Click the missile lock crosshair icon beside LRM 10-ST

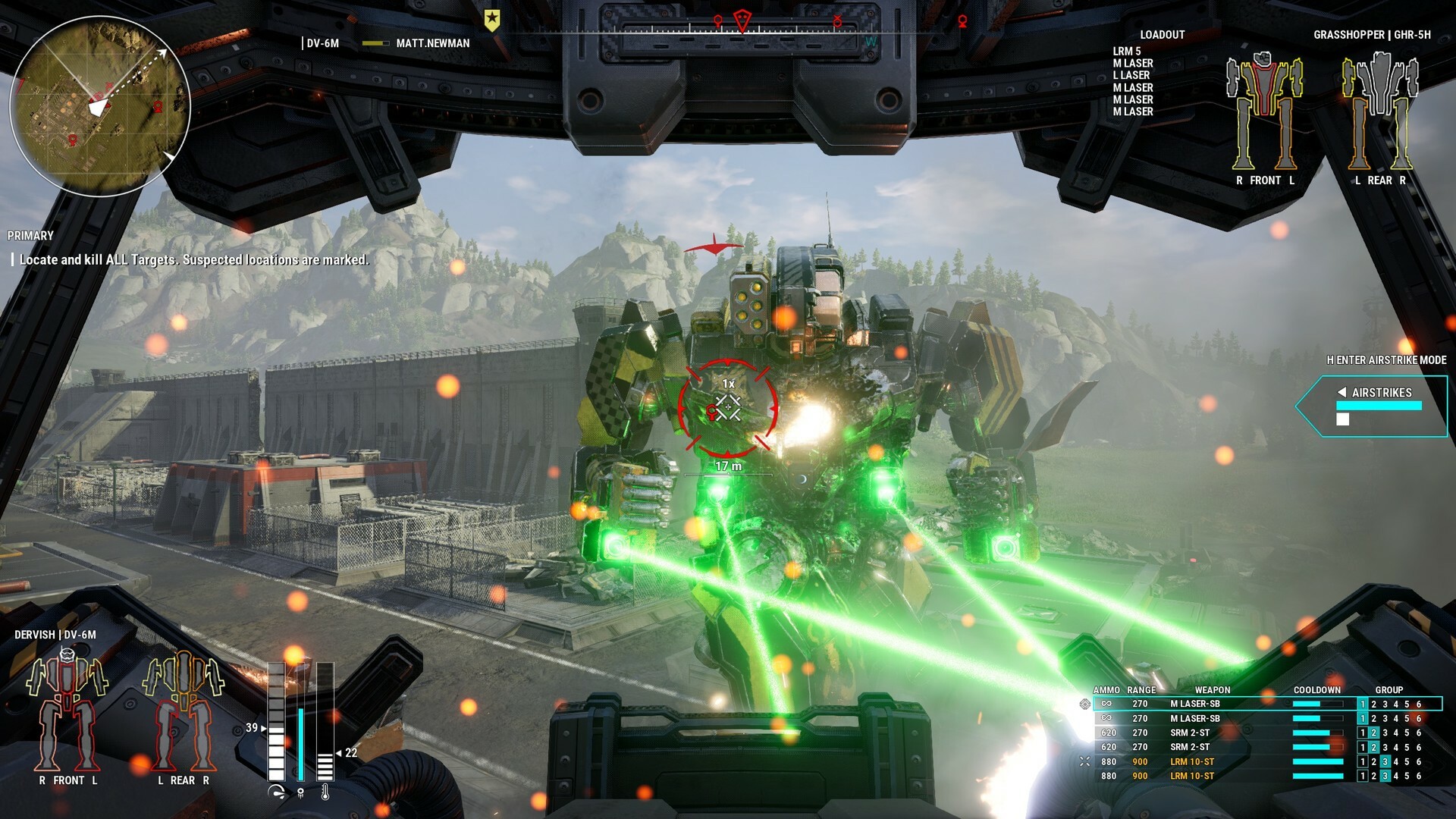(x=1085, y=761)
